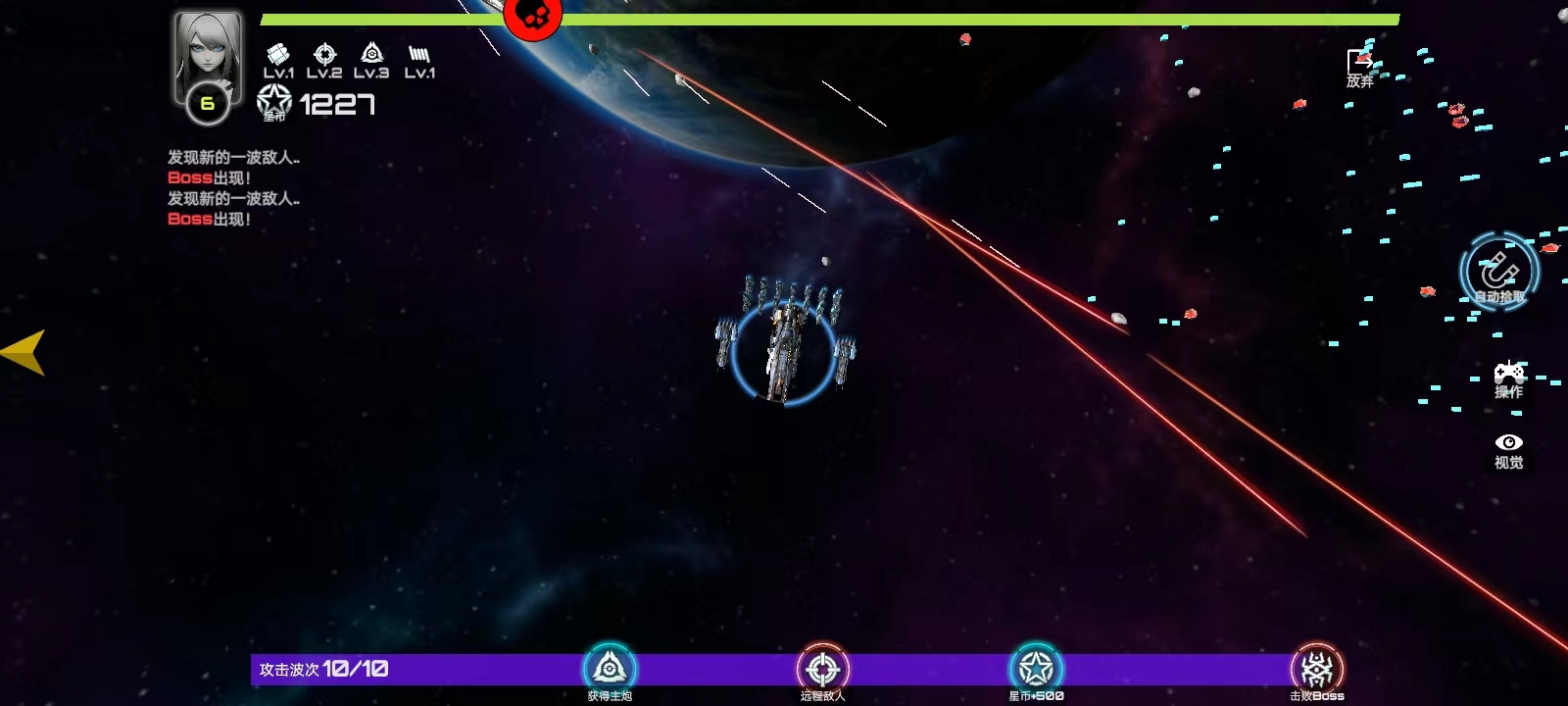The width and height of the screenshot is (1568, 706).
Task: Toggle the 自动拾取 auto-pickup magnet
Action: [1498, 273]
